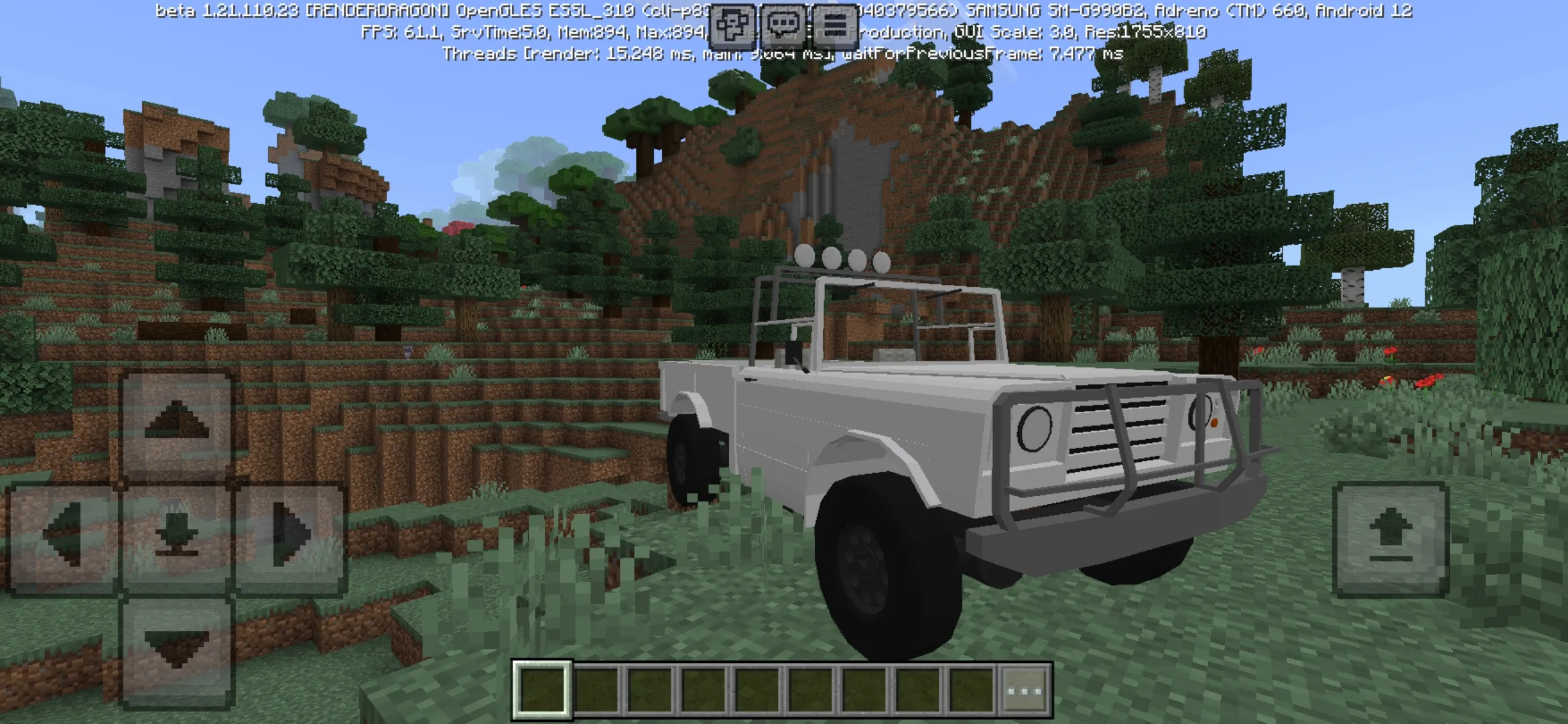1568x724 pixels.
Task: Select the highlighted first hotbar slot
Action: pyautogui.click(x=542, y=690)
